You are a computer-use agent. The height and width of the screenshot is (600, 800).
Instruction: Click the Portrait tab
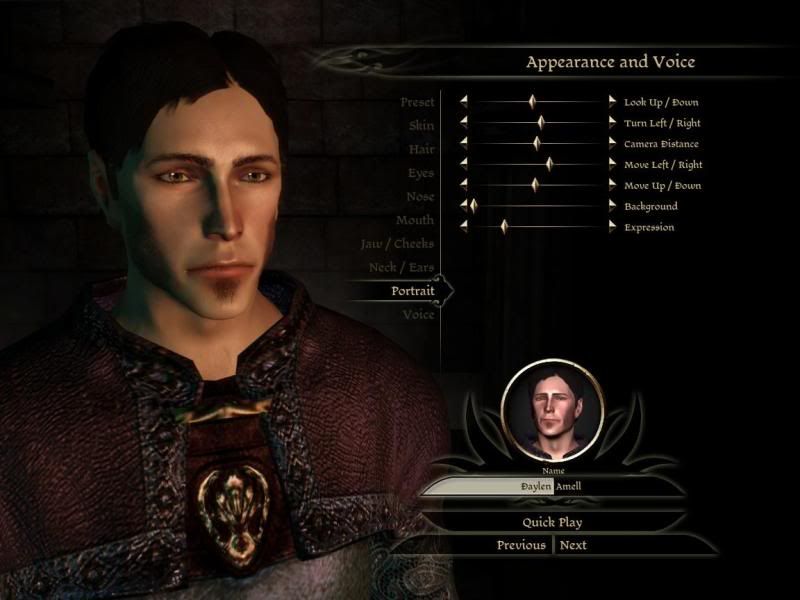click(412, 291)
